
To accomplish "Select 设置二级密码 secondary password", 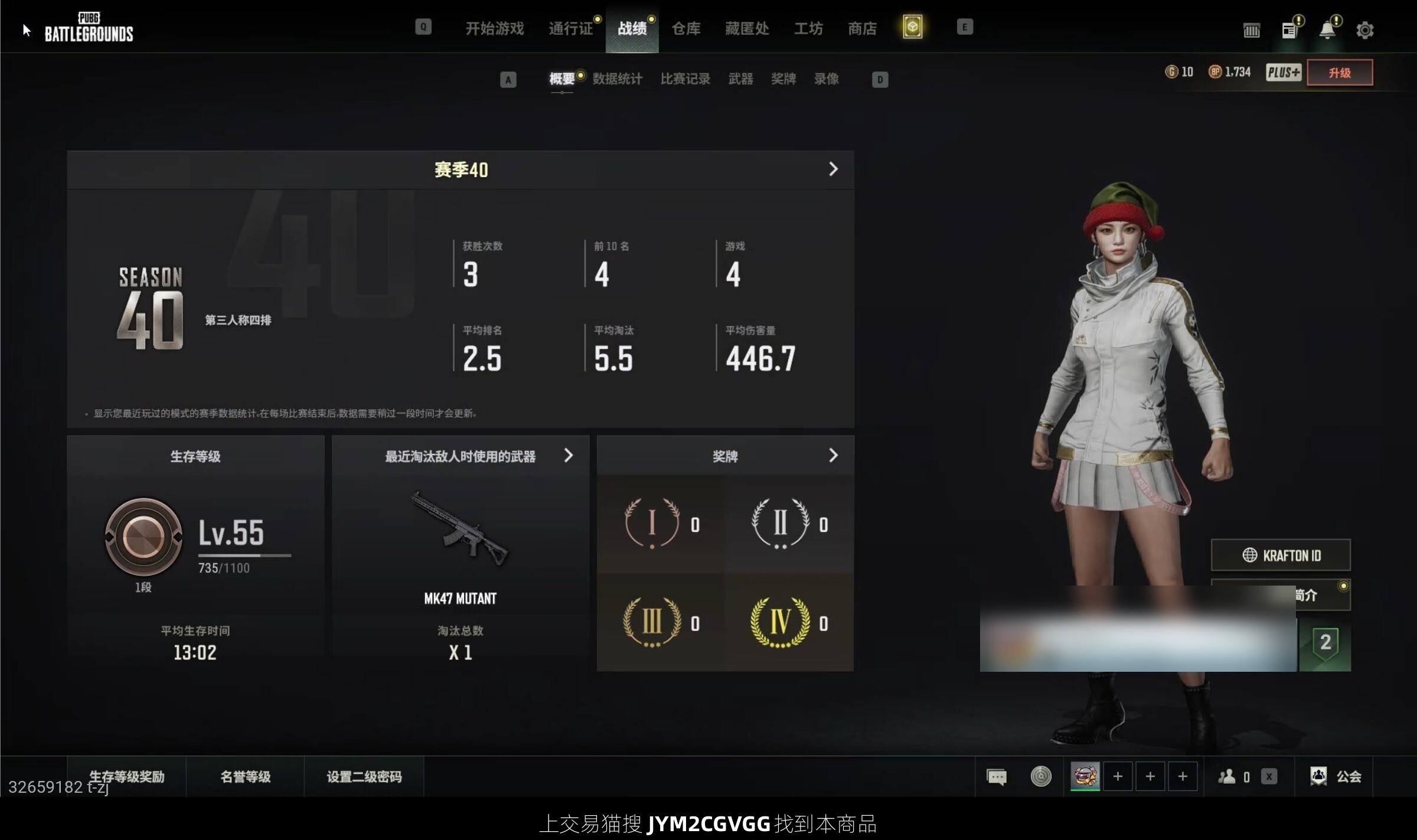I will 364,776.
